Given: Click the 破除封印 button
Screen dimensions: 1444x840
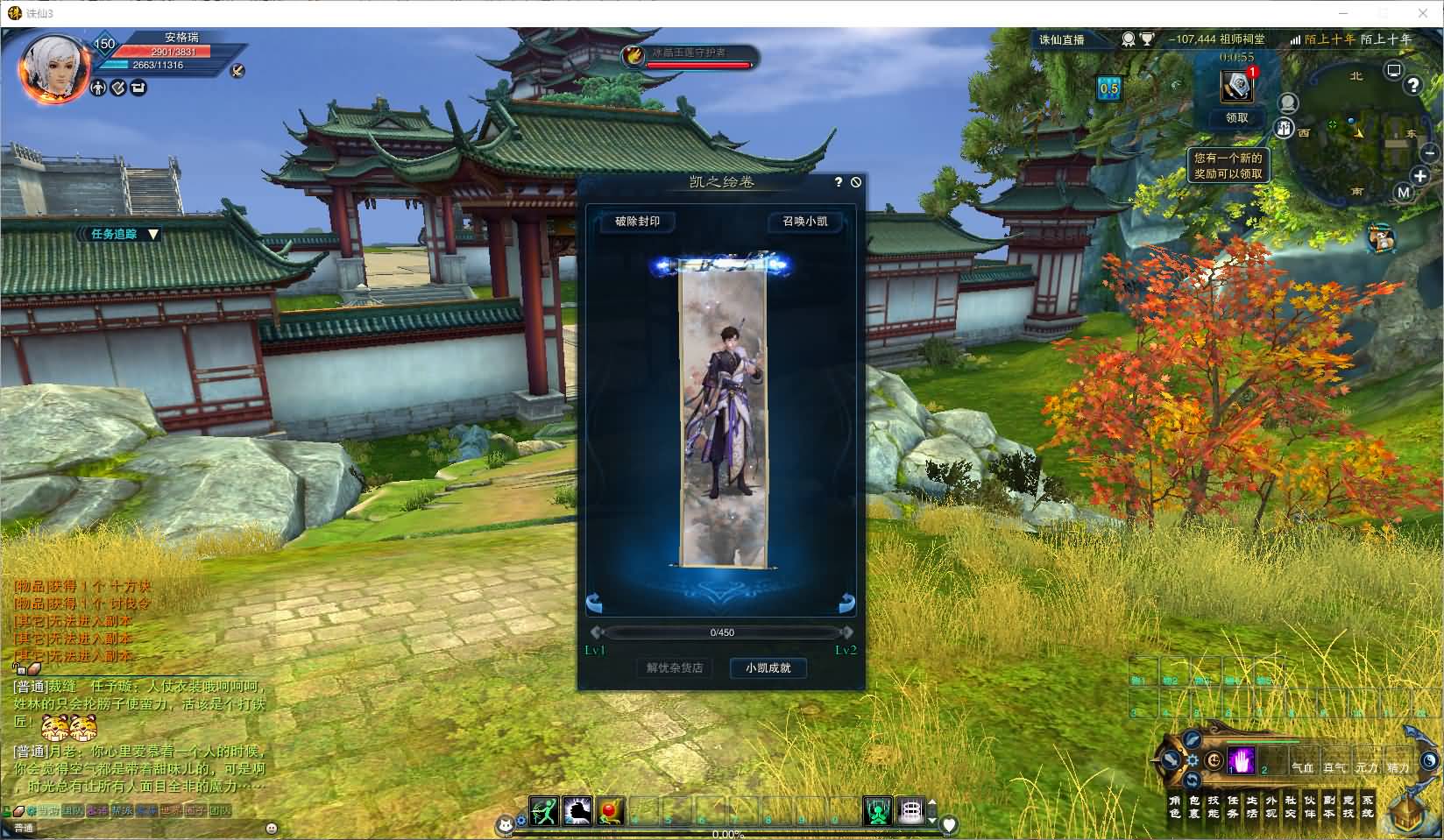Looking at the screenshot, I should pos(637,222).
